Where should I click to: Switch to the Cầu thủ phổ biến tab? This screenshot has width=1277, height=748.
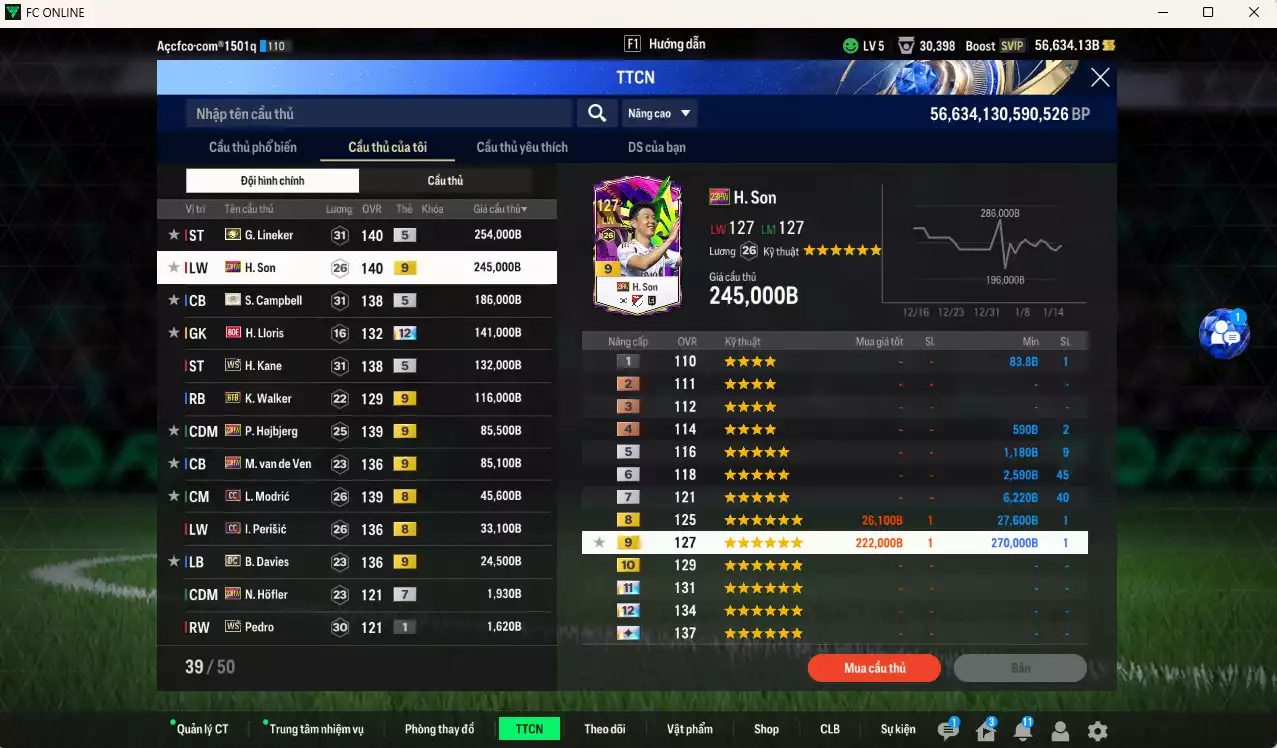(253, 147)
